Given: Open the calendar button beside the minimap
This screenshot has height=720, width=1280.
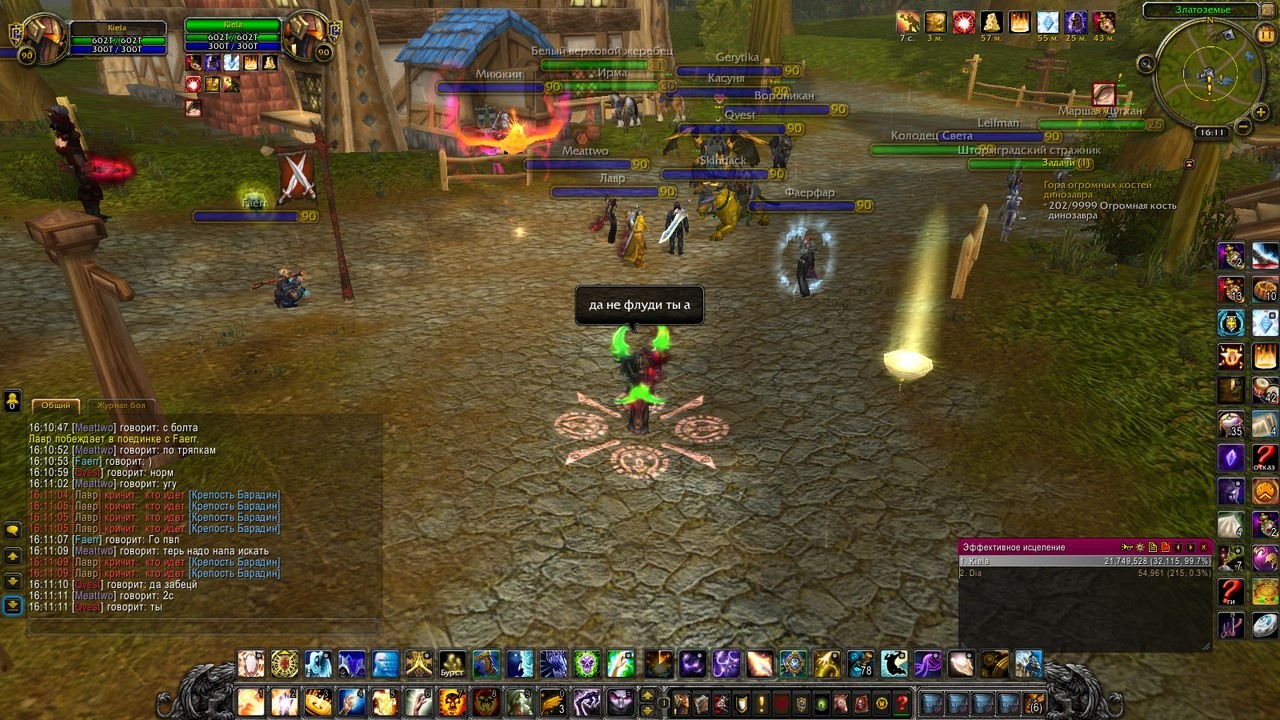Looking at the screenshot, I should (x=1267, y=33).
